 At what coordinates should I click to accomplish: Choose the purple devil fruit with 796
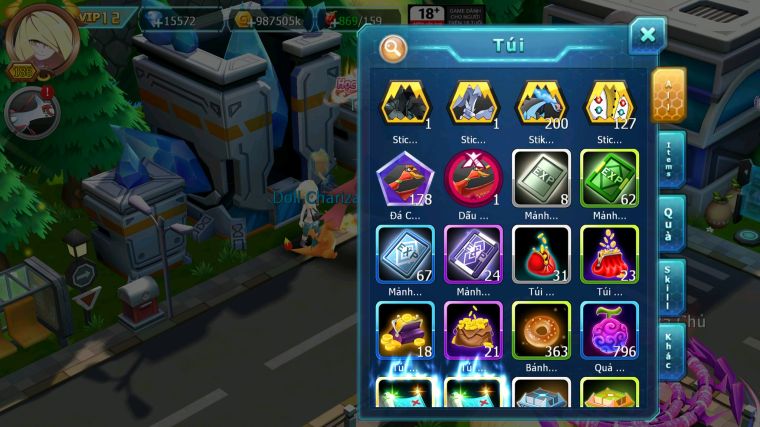(609, 329)
